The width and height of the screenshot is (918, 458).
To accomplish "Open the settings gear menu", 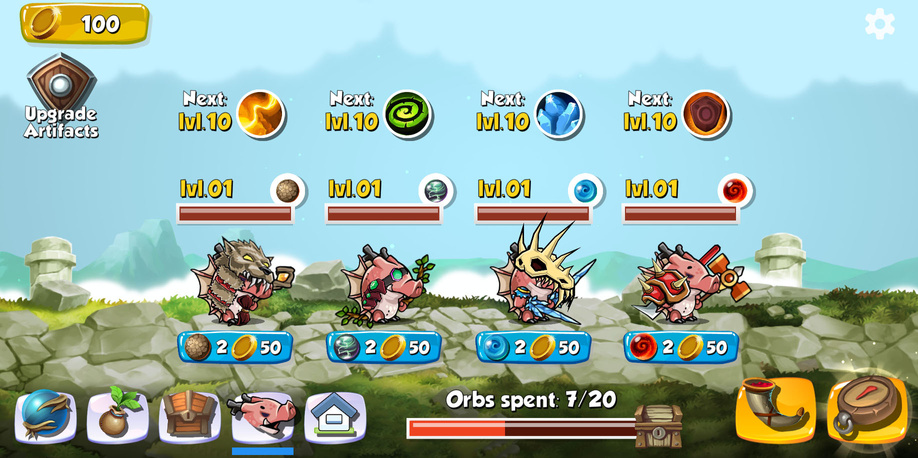I will point(879,24).
